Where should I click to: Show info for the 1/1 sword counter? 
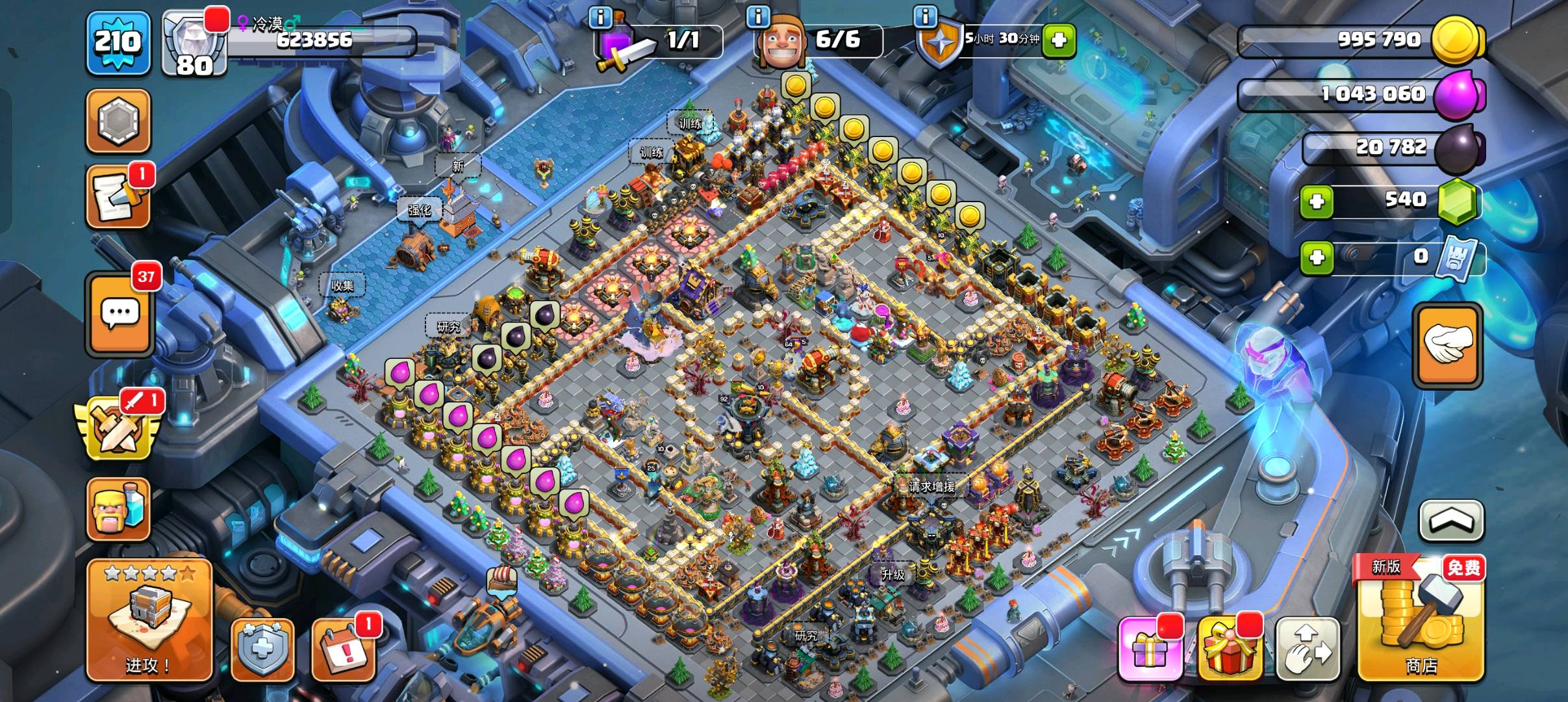[x=600, y=17]
